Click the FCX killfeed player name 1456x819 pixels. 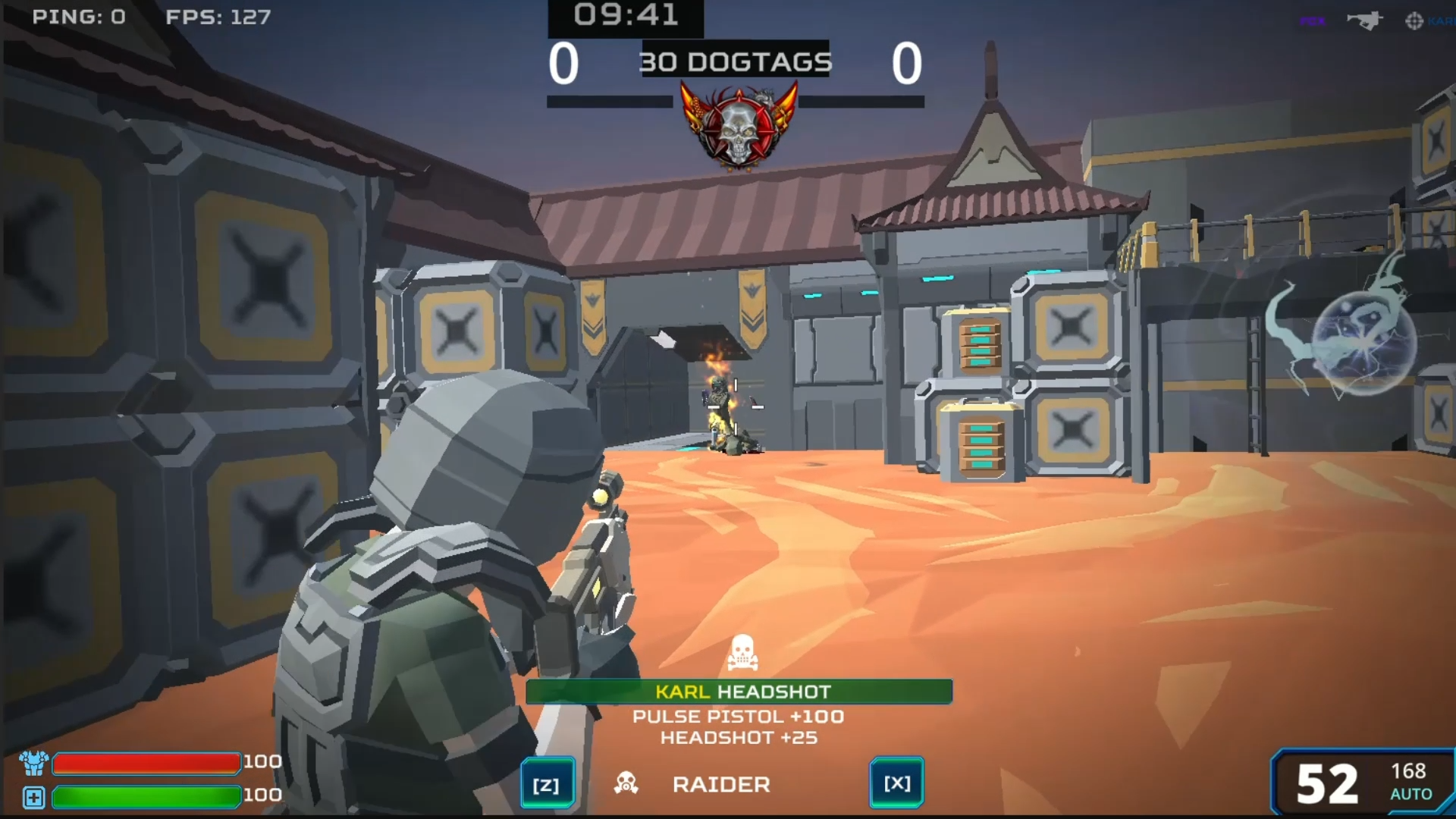click(1313, 20)
